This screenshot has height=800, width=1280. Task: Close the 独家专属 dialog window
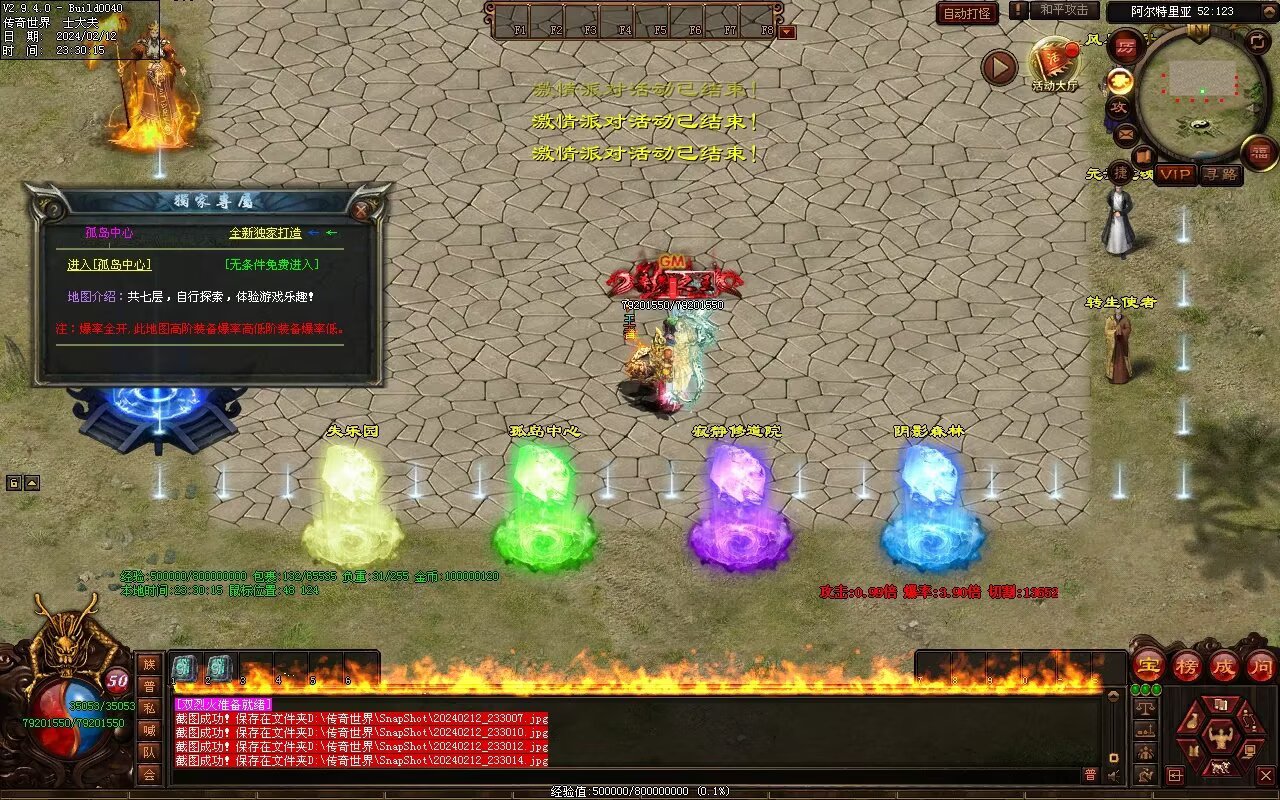(361, 210)
